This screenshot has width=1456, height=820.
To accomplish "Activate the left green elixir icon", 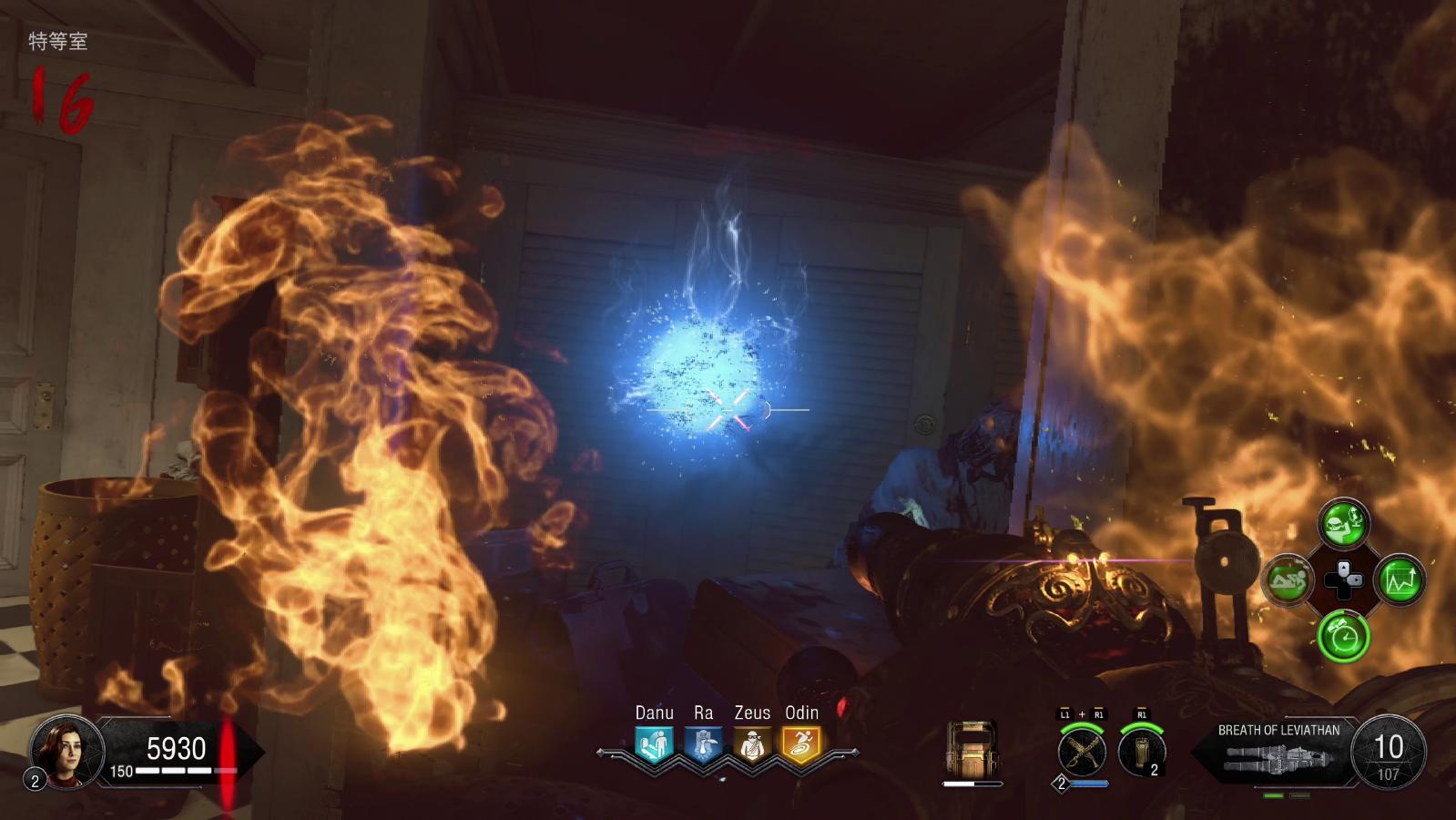I will coord(1288,579).
